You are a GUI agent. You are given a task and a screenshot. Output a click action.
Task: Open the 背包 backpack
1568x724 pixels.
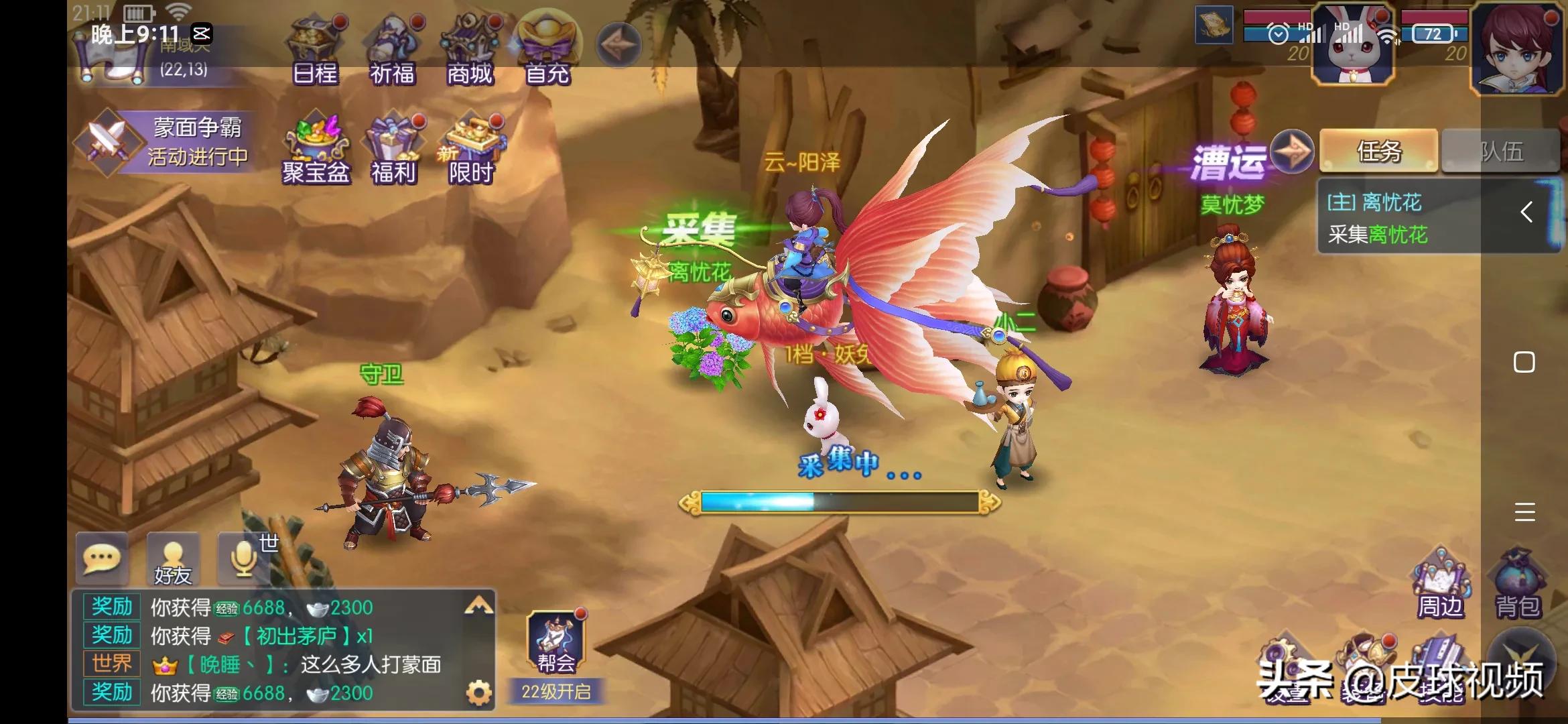1518,585
